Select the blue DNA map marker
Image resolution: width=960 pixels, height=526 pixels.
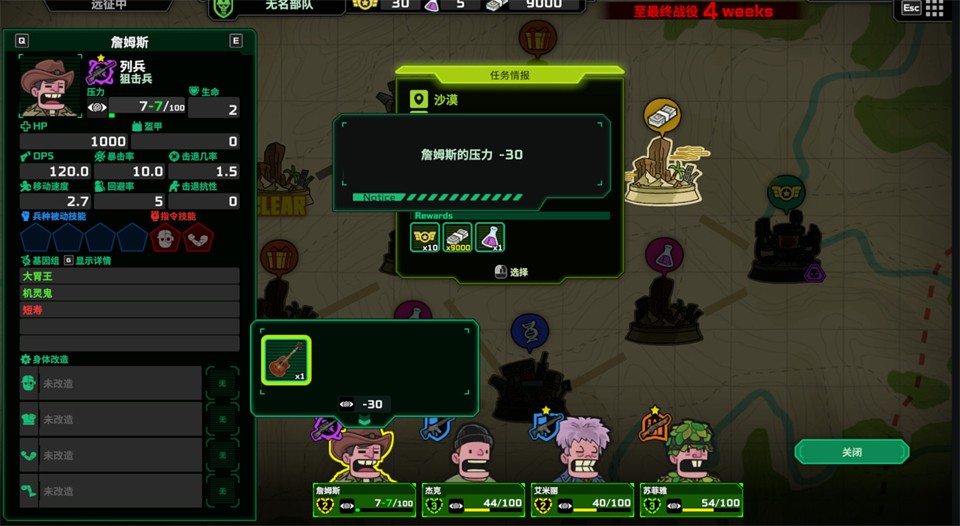pyautogui.click(x=529, y=331)
